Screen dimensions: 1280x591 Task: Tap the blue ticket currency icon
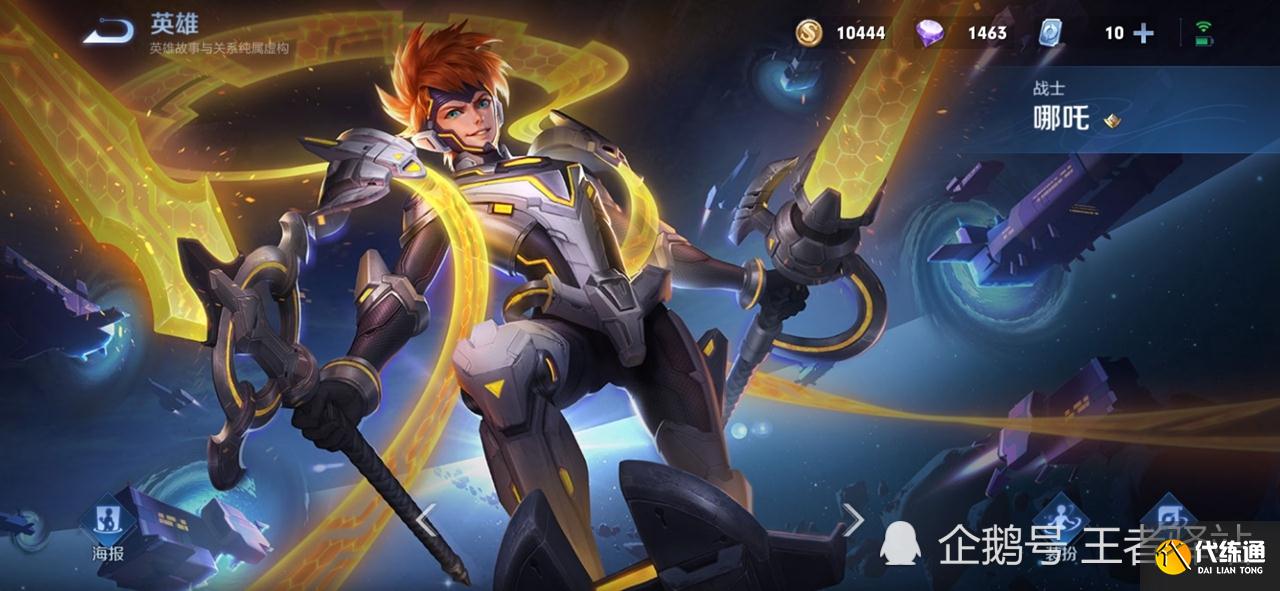click(1049, 33)
